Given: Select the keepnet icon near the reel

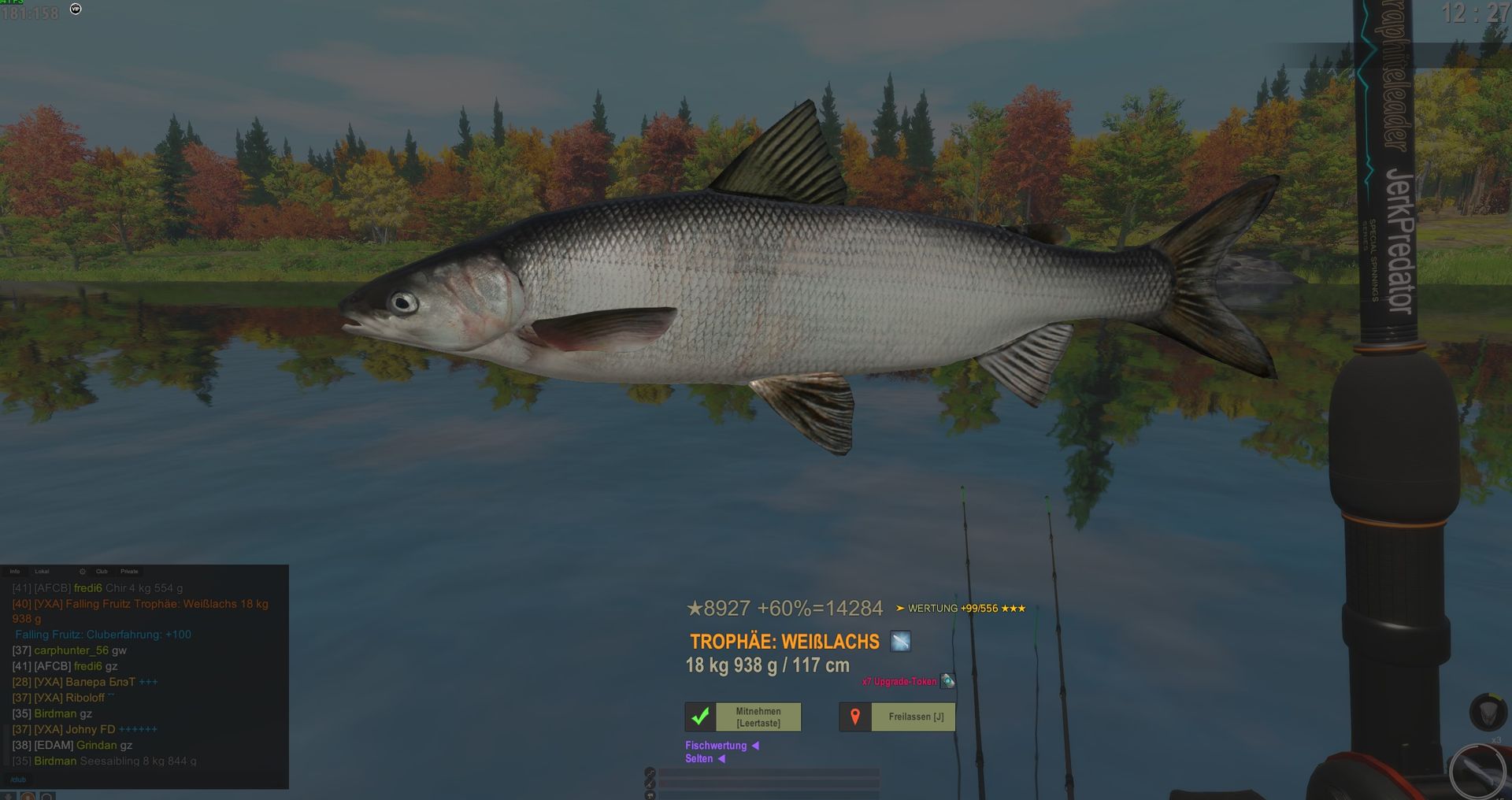Looking at the screenshot, I should click(1488, 712).
